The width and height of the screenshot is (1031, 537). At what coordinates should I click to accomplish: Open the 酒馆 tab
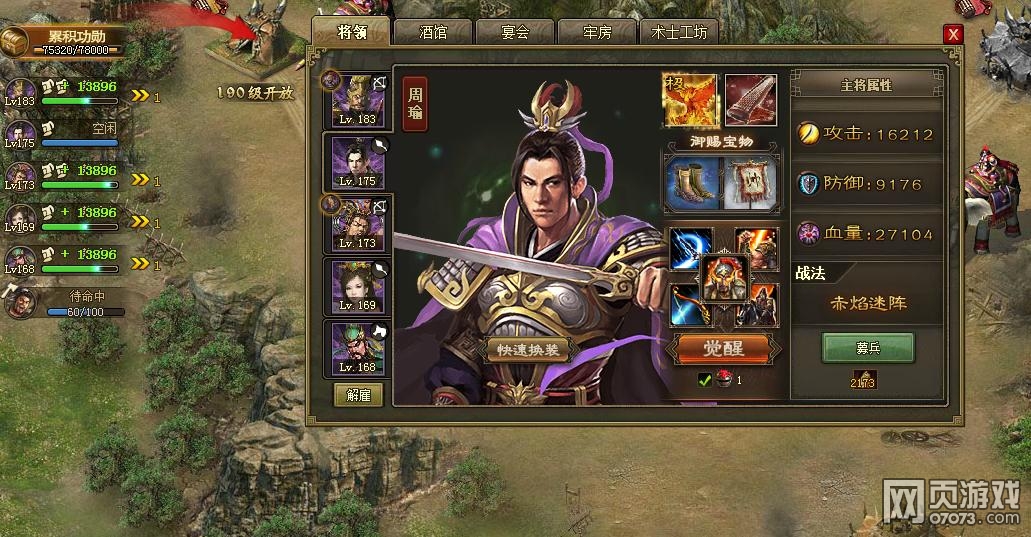click(433, 32)
